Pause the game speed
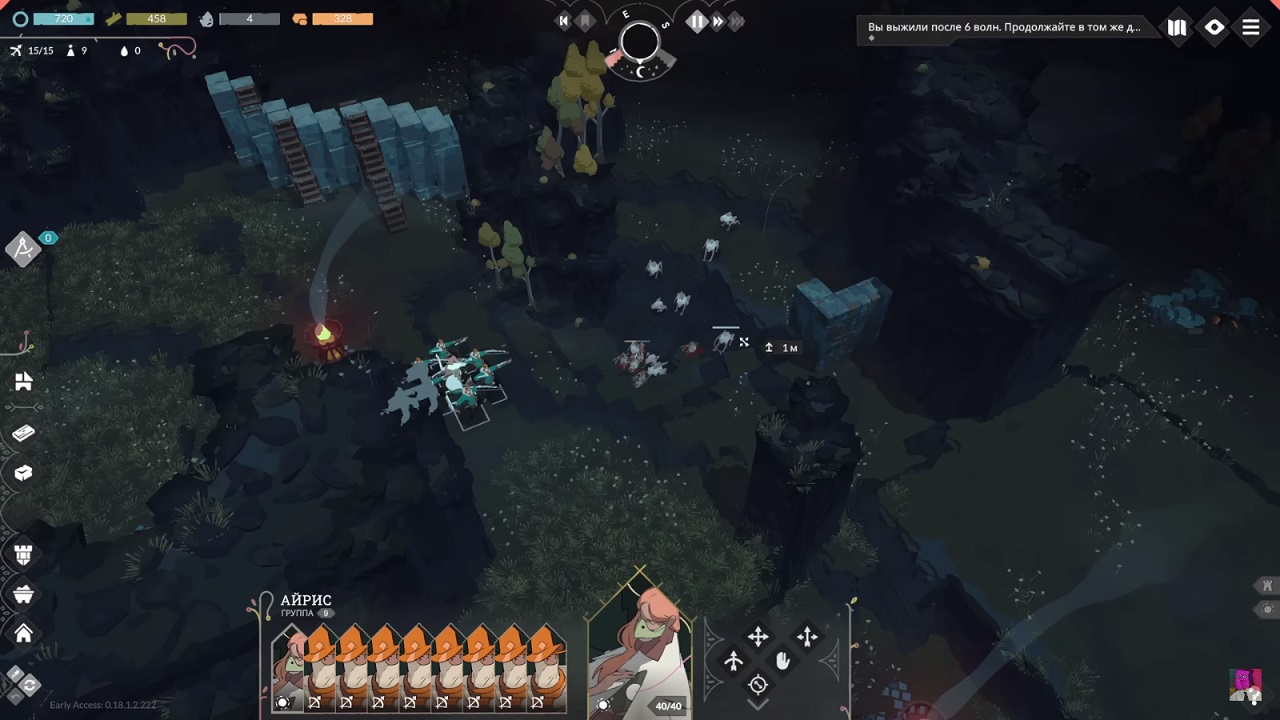 click(x=697, y=21)
